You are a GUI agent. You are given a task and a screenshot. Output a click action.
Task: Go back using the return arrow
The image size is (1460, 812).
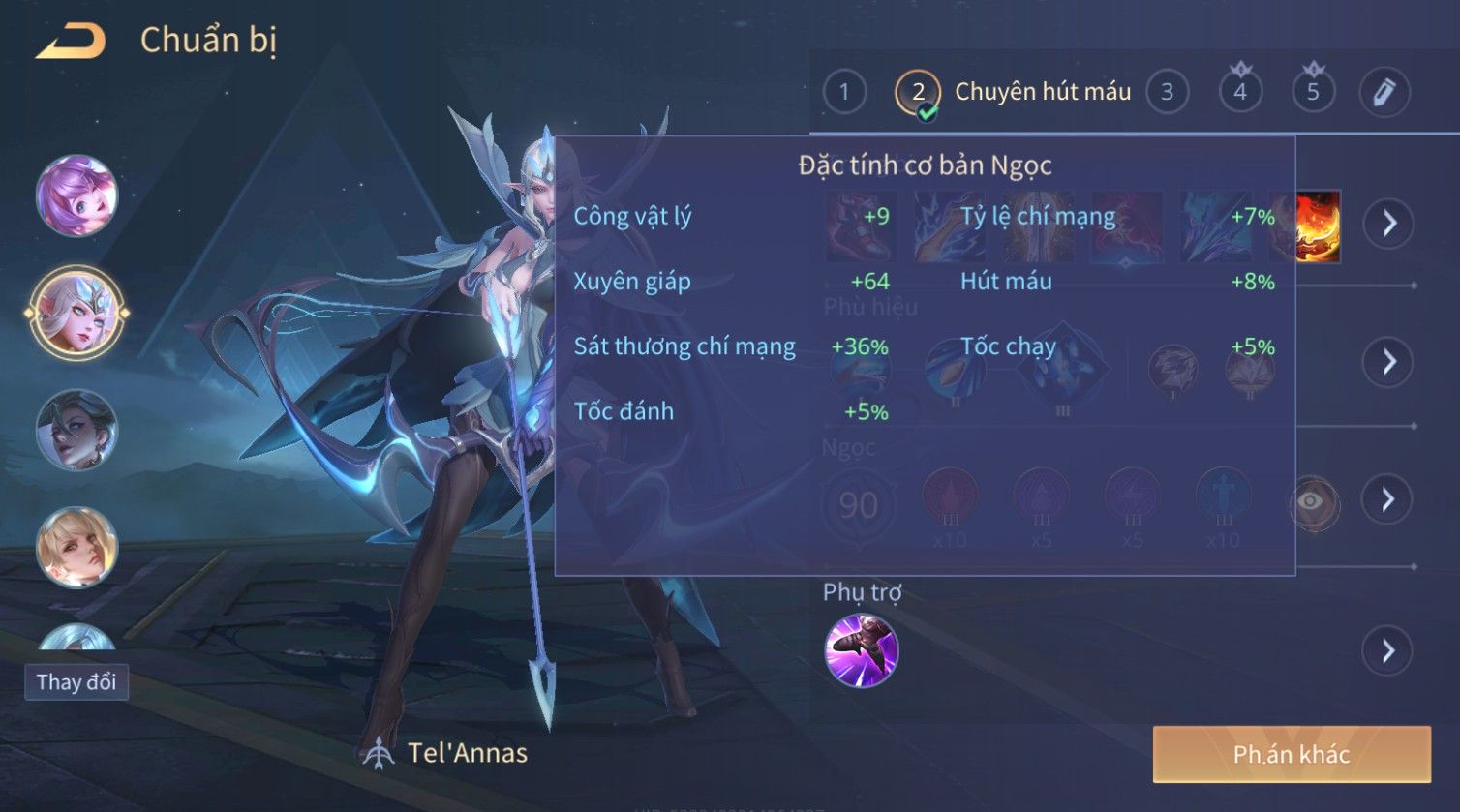tap(71, 41)
